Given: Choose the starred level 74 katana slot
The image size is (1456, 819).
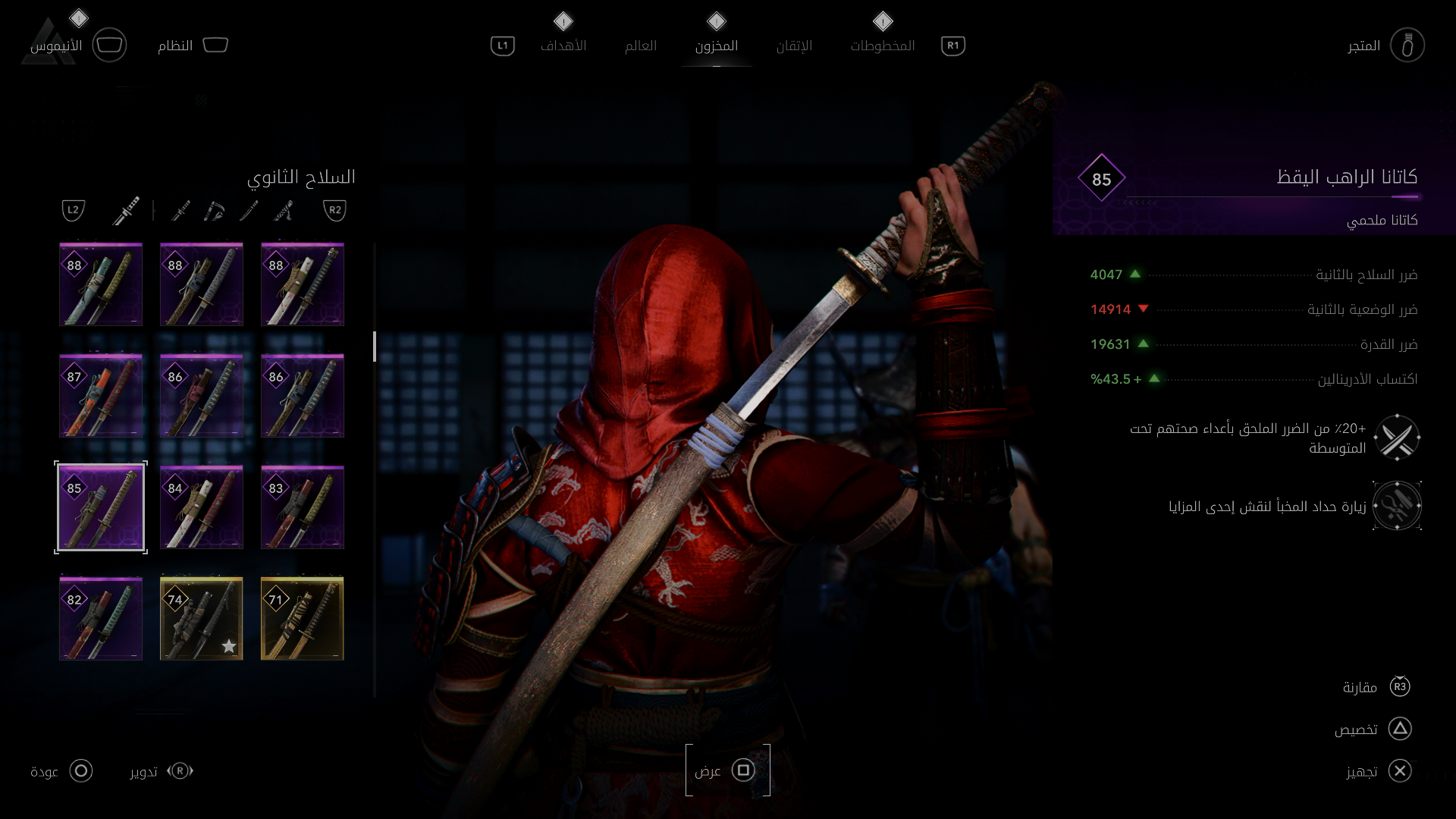Looking at the screenshot, I should tap(202, 619).
